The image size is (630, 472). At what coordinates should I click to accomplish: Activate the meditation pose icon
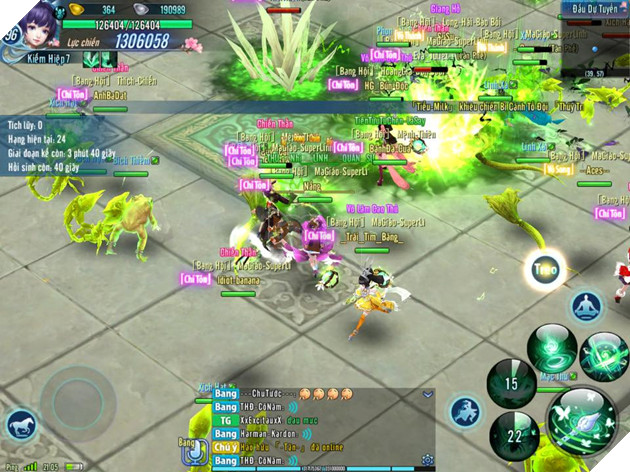[583, 305]
